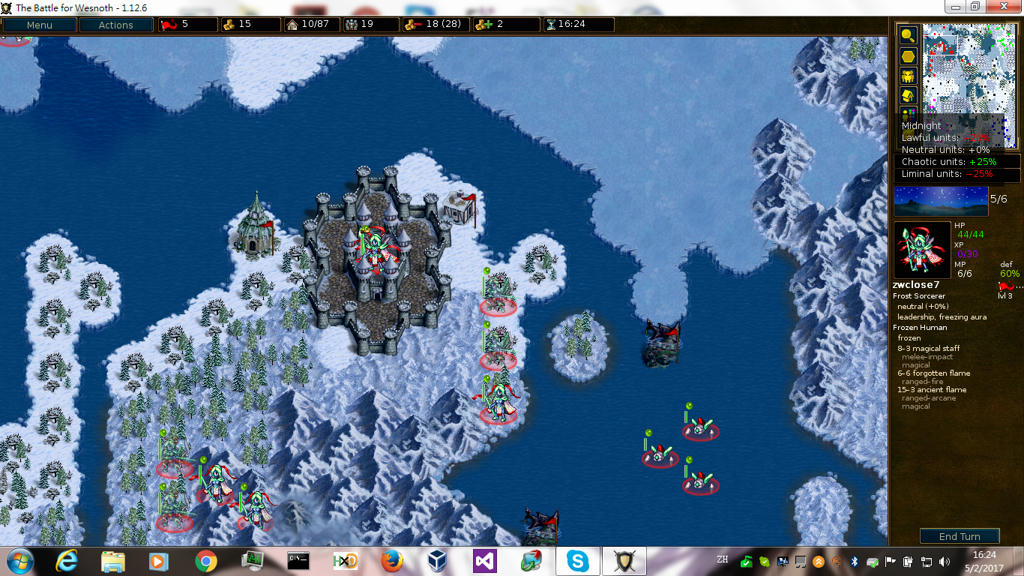This screenshot has height=576, width=1024.
Task: Toggle minimap unit display button
Action: pyautogui.click(x=907, y=76)
